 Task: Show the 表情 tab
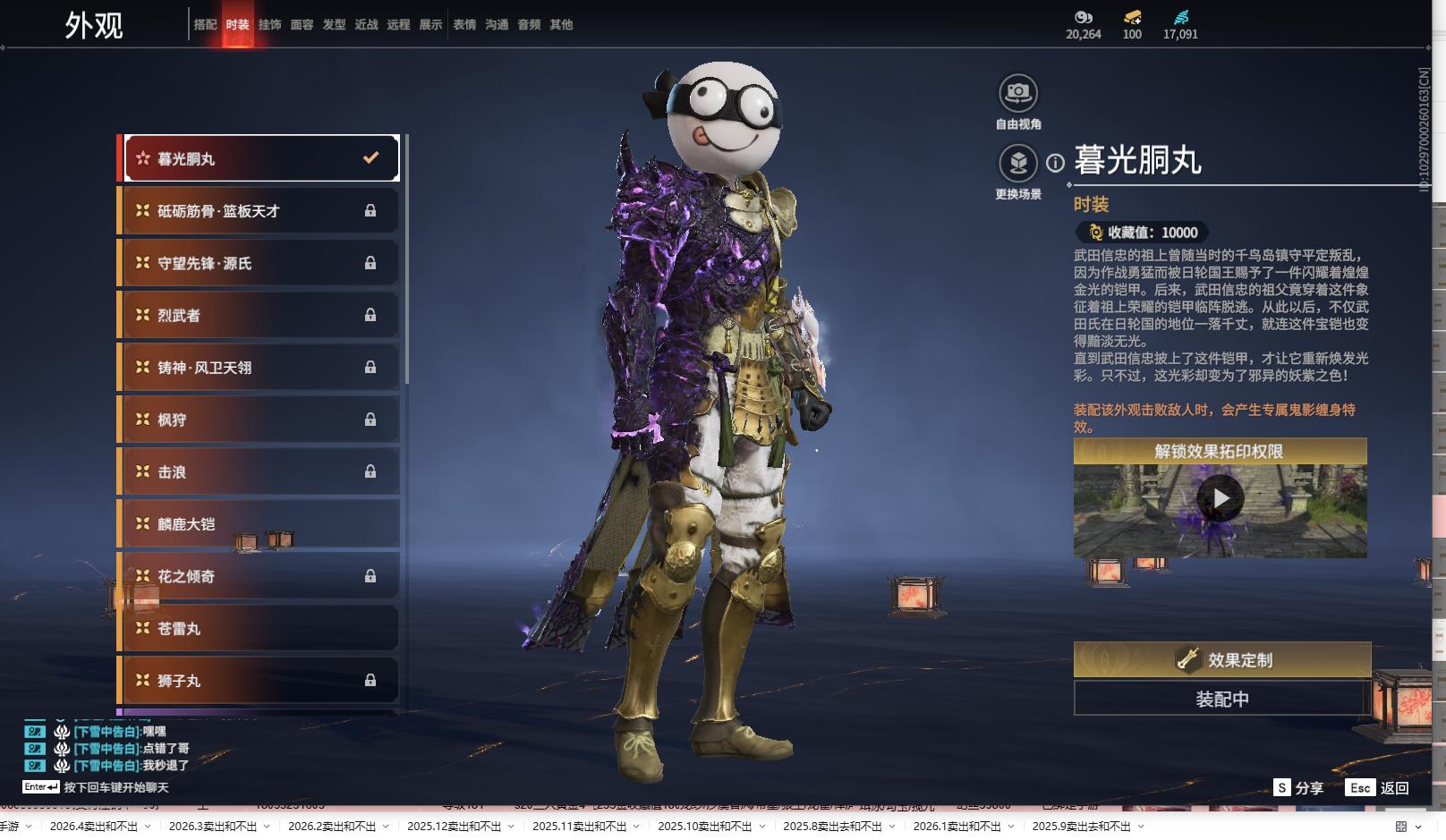click(x=464, y=25)
